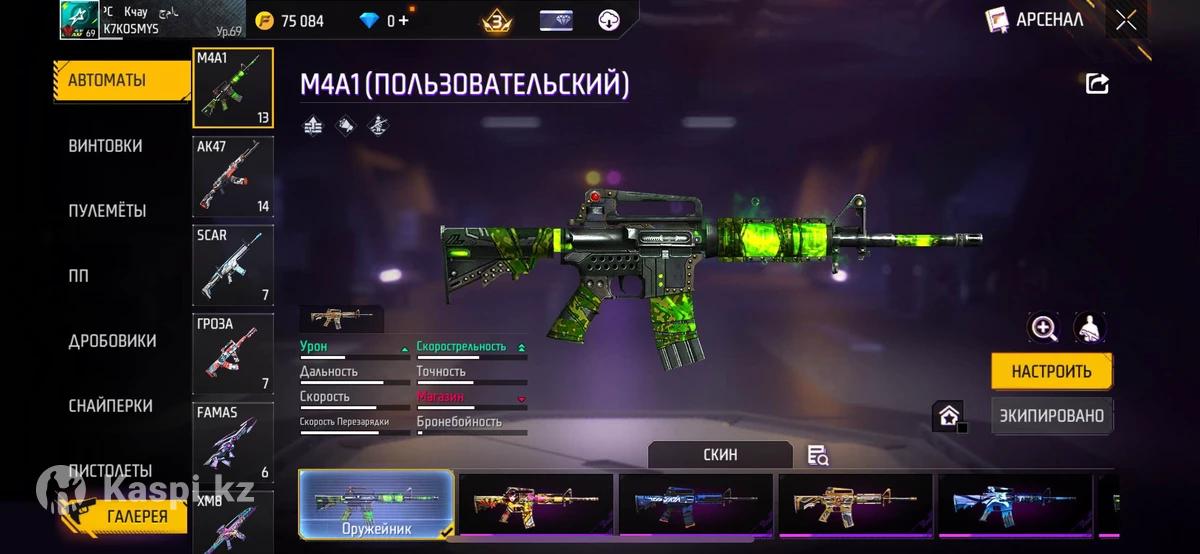The image size is (1200, 554).
Task: Switch to the ВИНТОВКИ weapon category
Action: 106,146
